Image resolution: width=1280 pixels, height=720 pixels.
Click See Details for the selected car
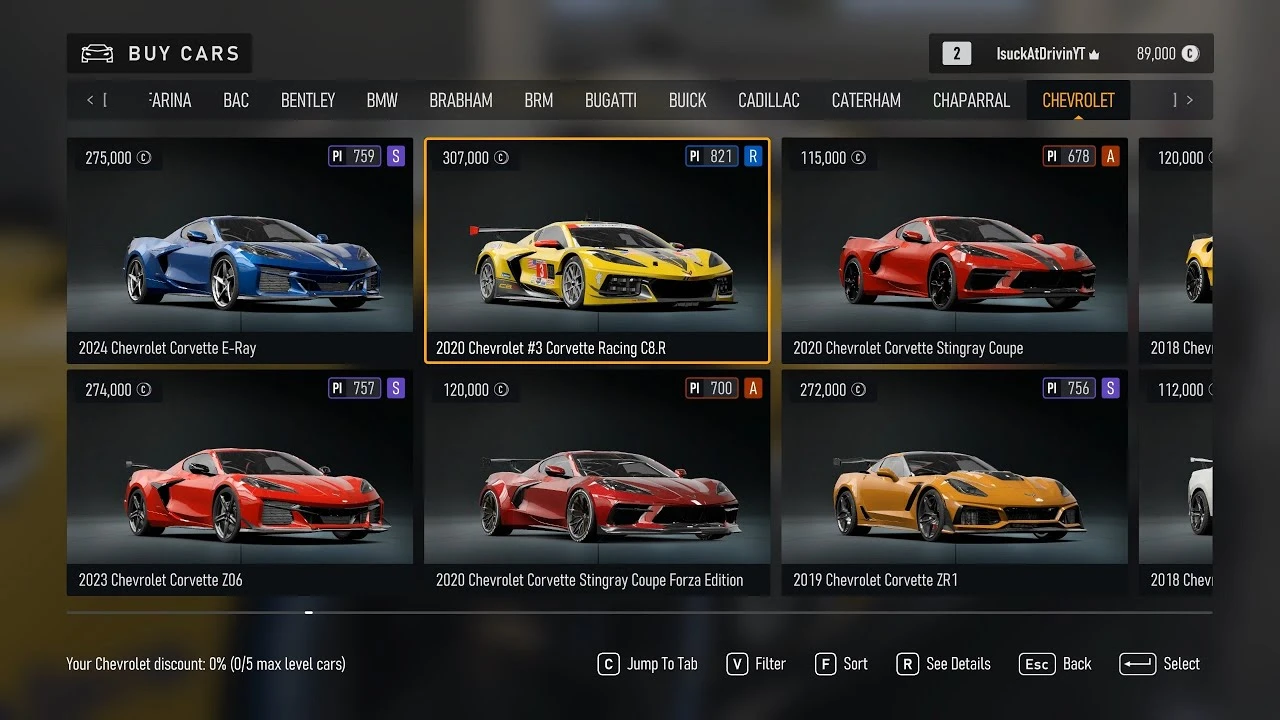(x=944, y=663)
